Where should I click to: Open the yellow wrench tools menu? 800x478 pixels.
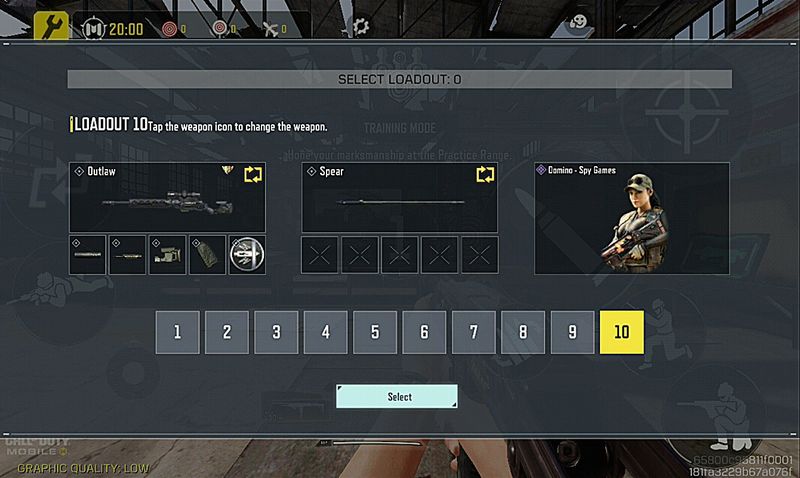pyautogui.click(x=51, y=26)
